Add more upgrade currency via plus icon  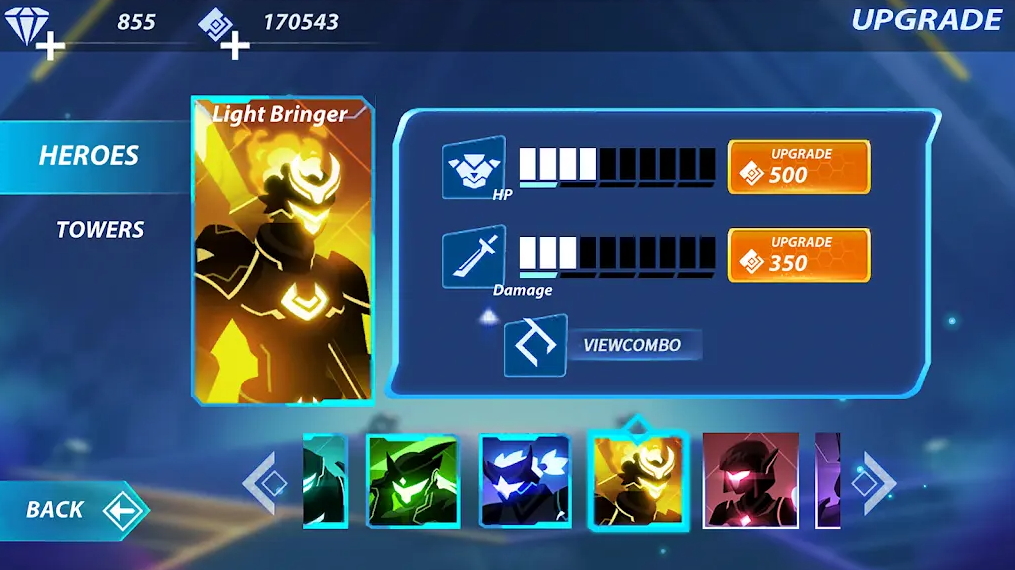tap(234, 45)
